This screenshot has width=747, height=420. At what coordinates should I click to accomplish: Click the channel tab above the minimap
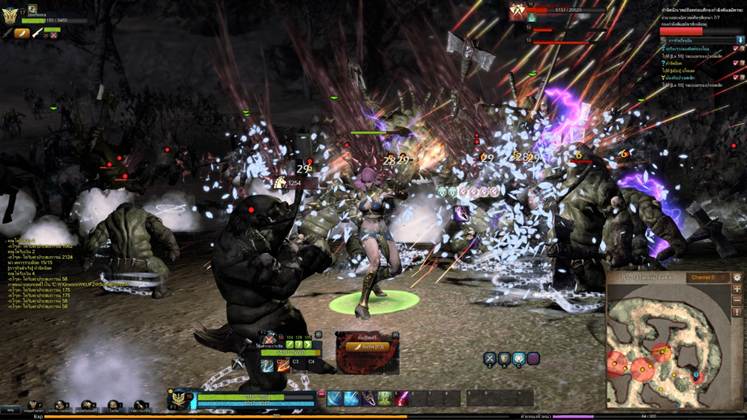(x=700, y=277)
